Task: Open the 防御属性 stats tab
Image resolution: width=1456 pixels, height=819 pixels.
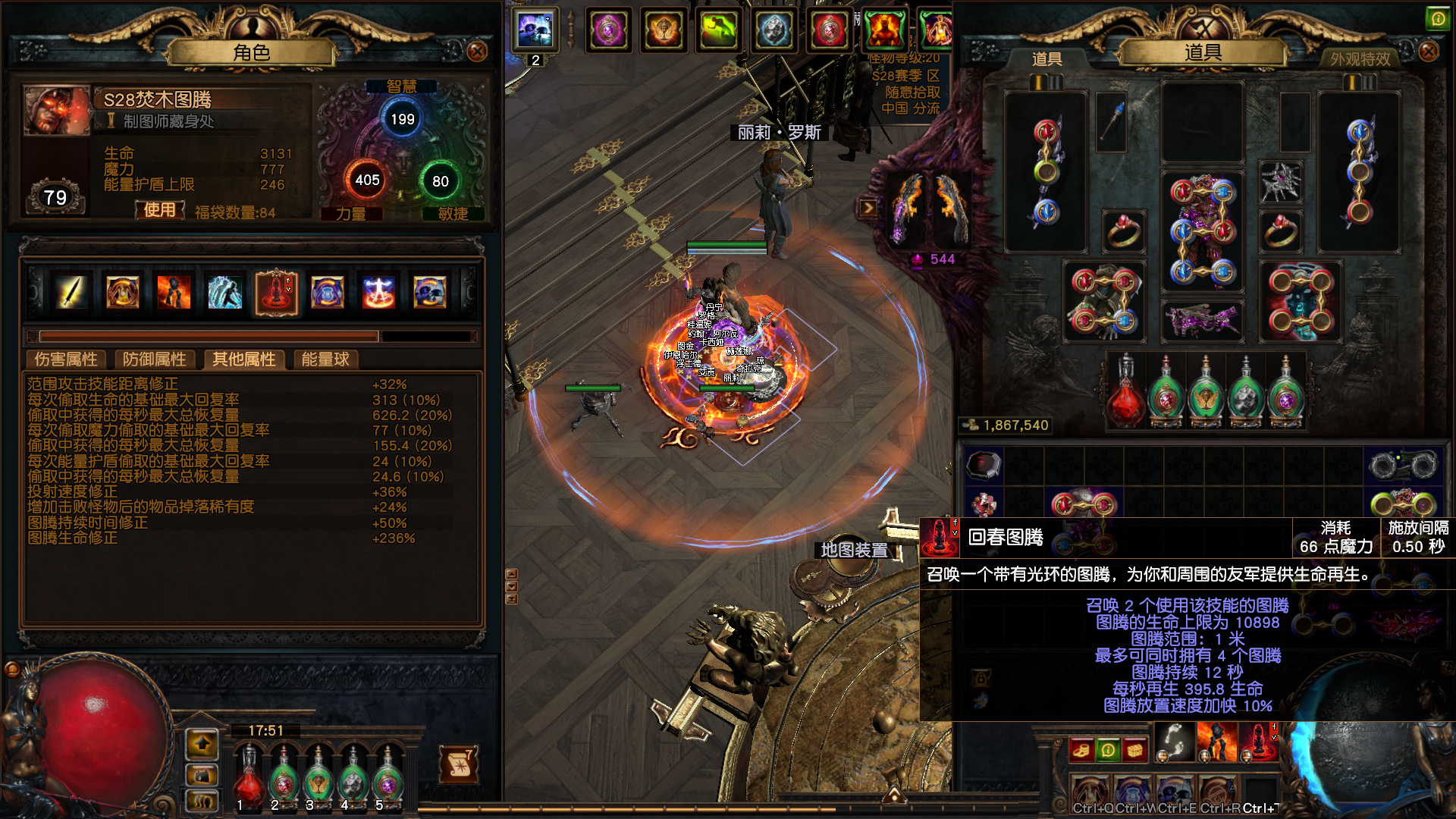Action: (x=154, y=359)
